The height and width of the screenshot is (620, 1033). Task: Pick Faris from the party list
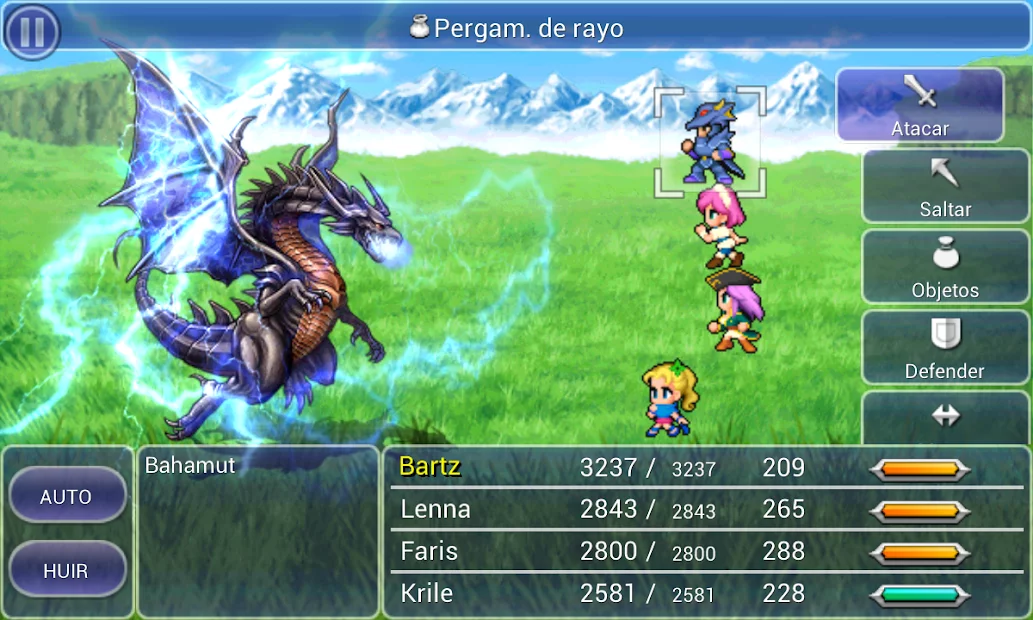tap(429, 551)
